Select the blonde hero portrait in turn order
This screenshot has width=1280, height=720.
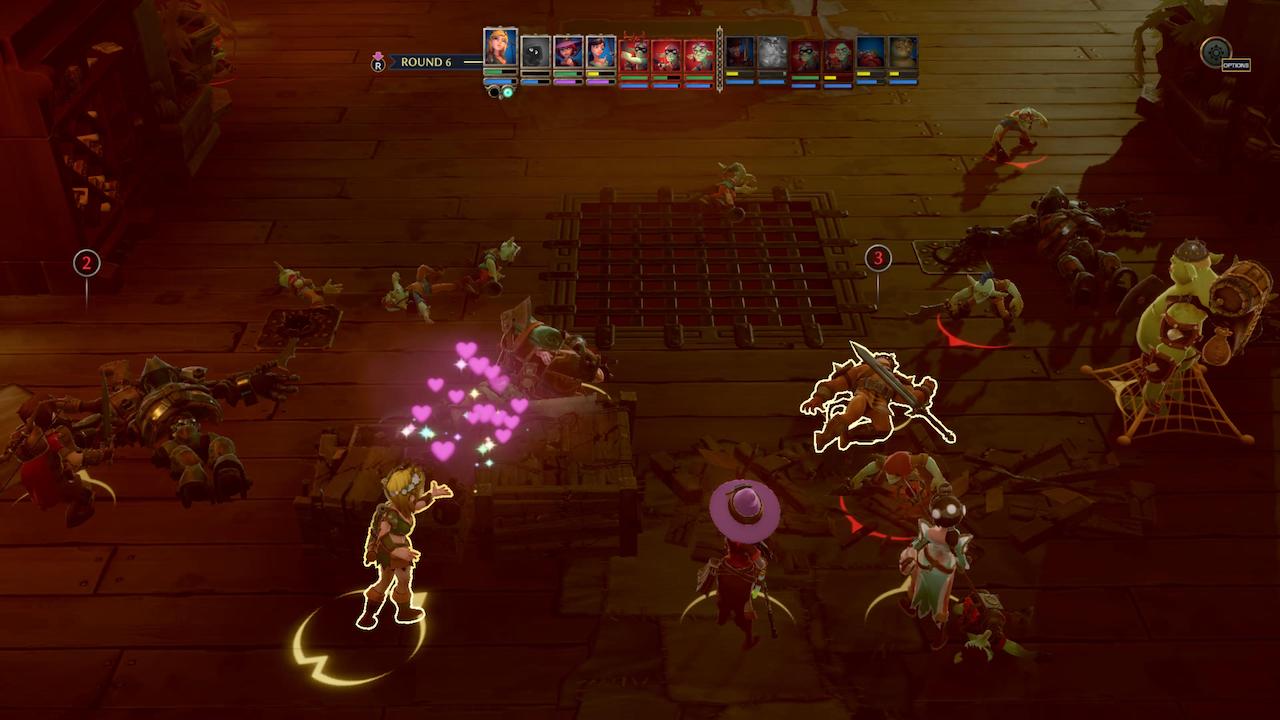[x=500, y=48]
